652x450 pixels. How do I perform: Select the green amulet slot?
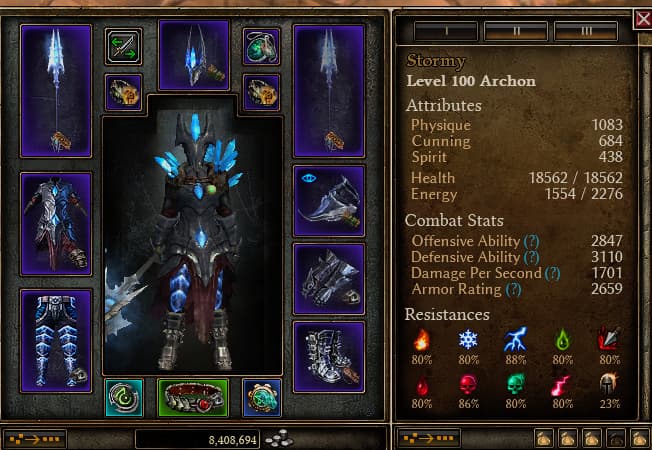[261, 47]
